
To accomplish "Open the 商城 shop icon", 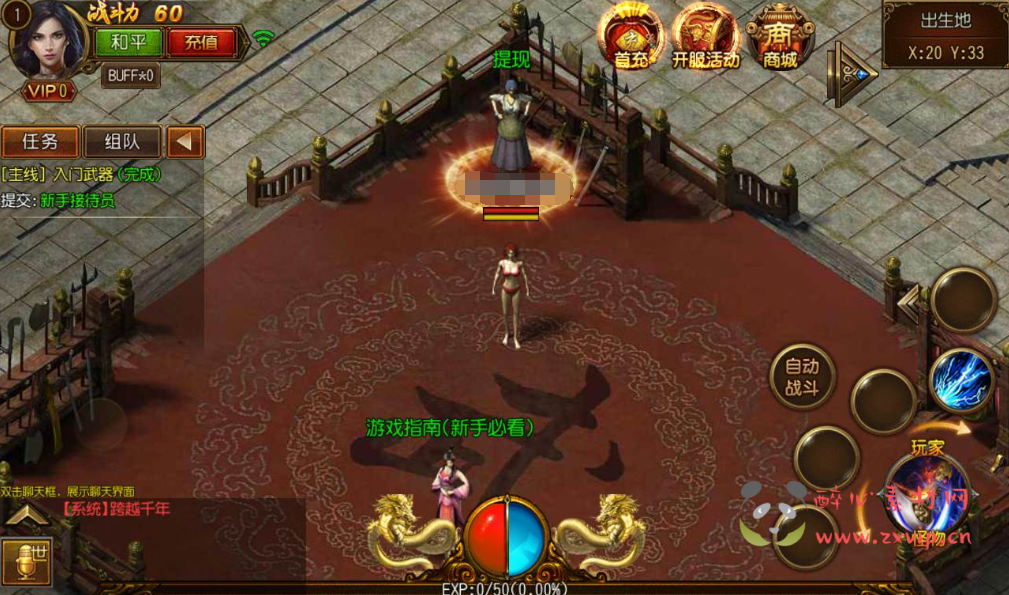I will [780, 38].
